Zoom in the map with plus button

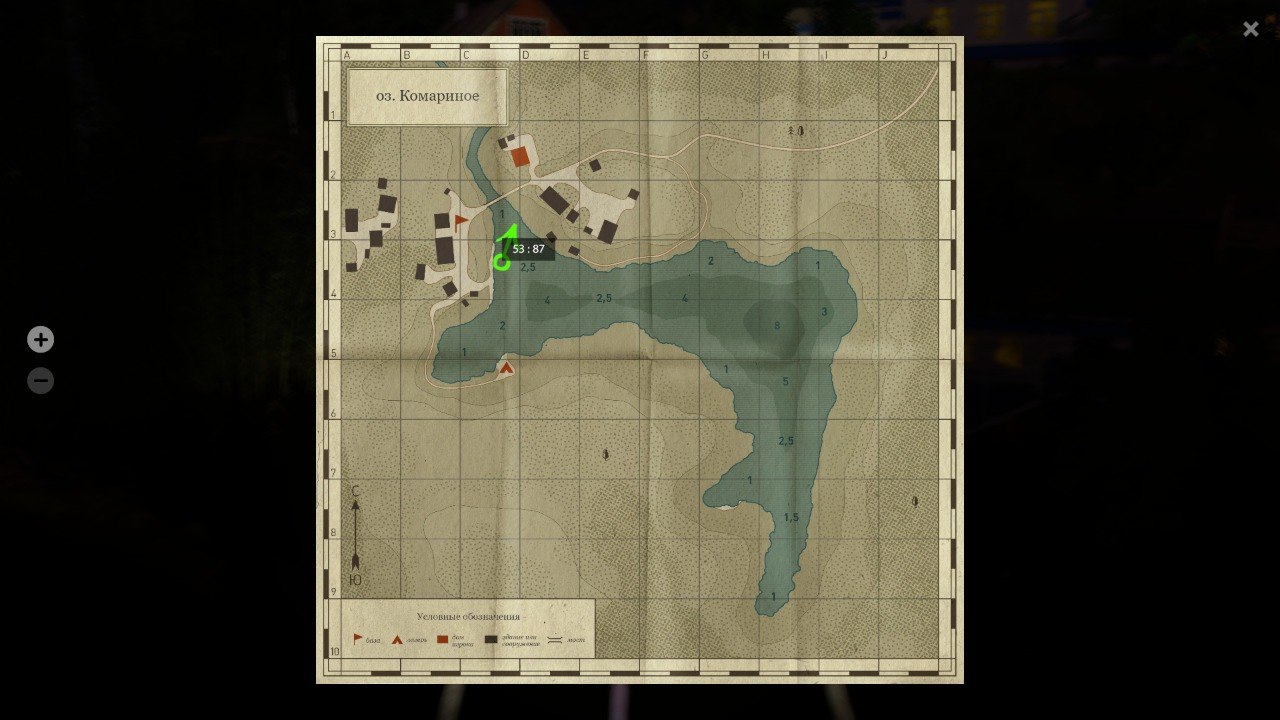click(40, 340)
